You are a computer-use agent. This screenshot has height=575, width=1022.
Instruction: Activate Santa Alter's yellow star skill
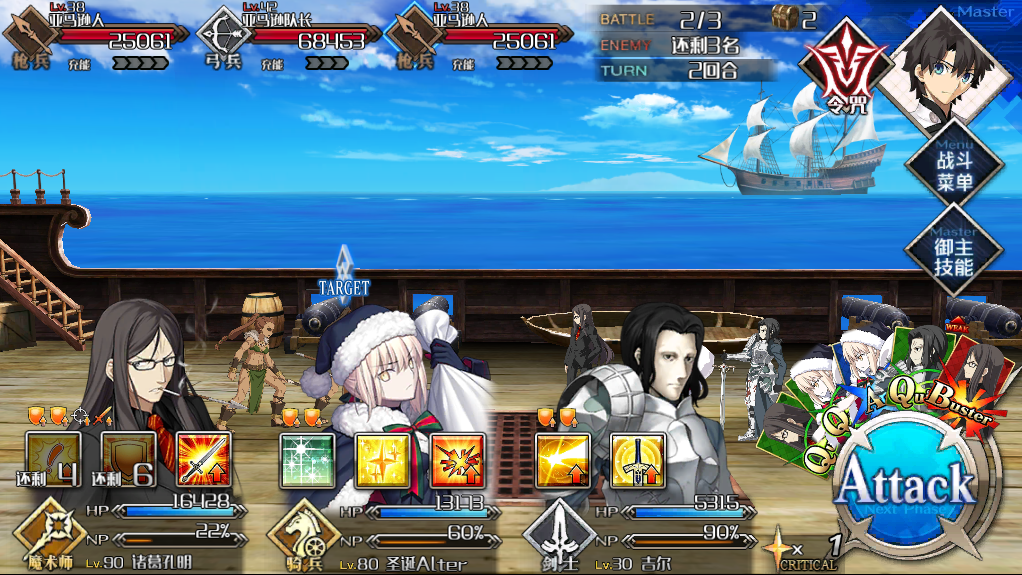(x=382, y=460)
